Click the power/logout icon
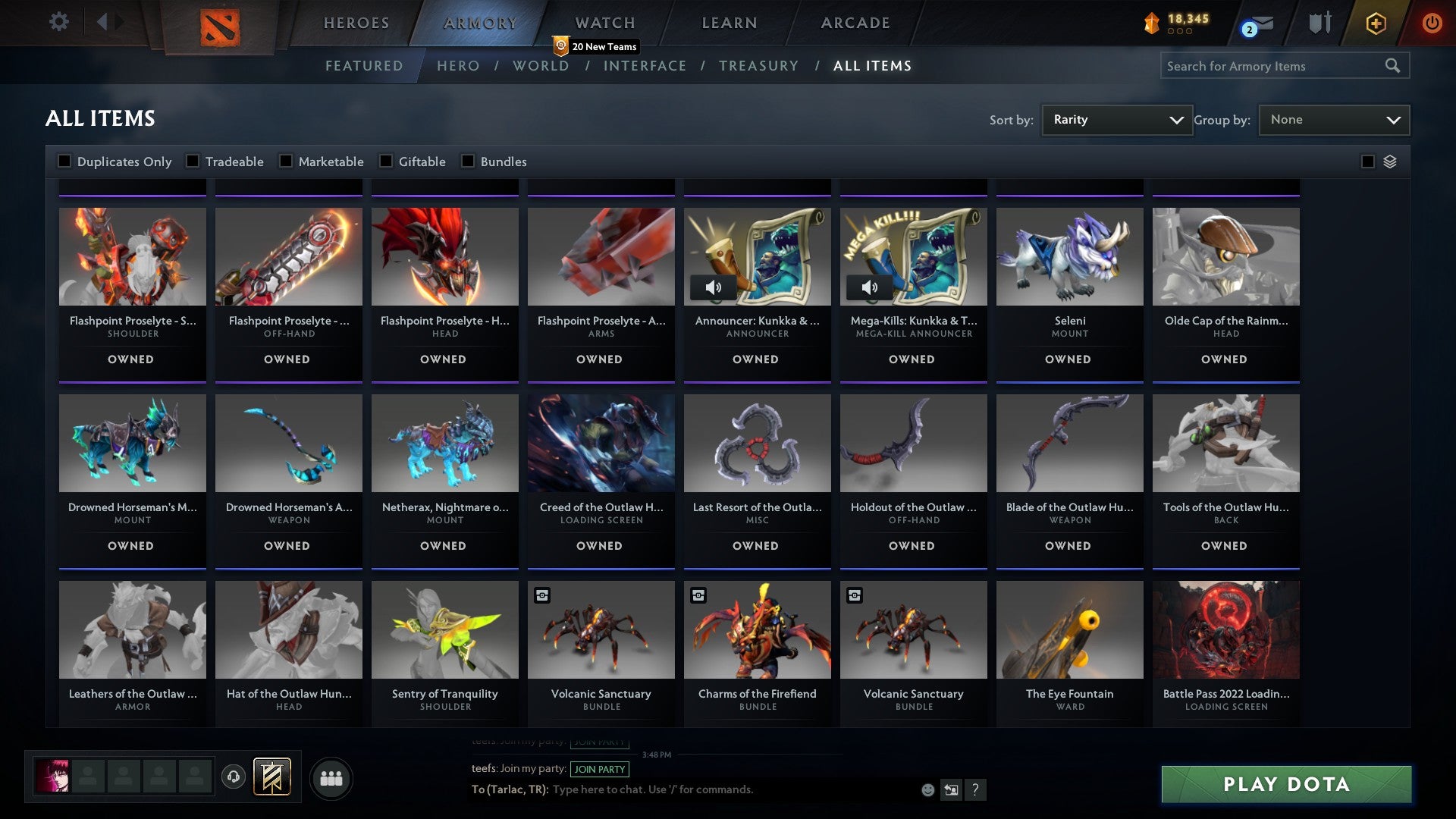Viewport: 1456px width, 819px height. point(1433,23)
